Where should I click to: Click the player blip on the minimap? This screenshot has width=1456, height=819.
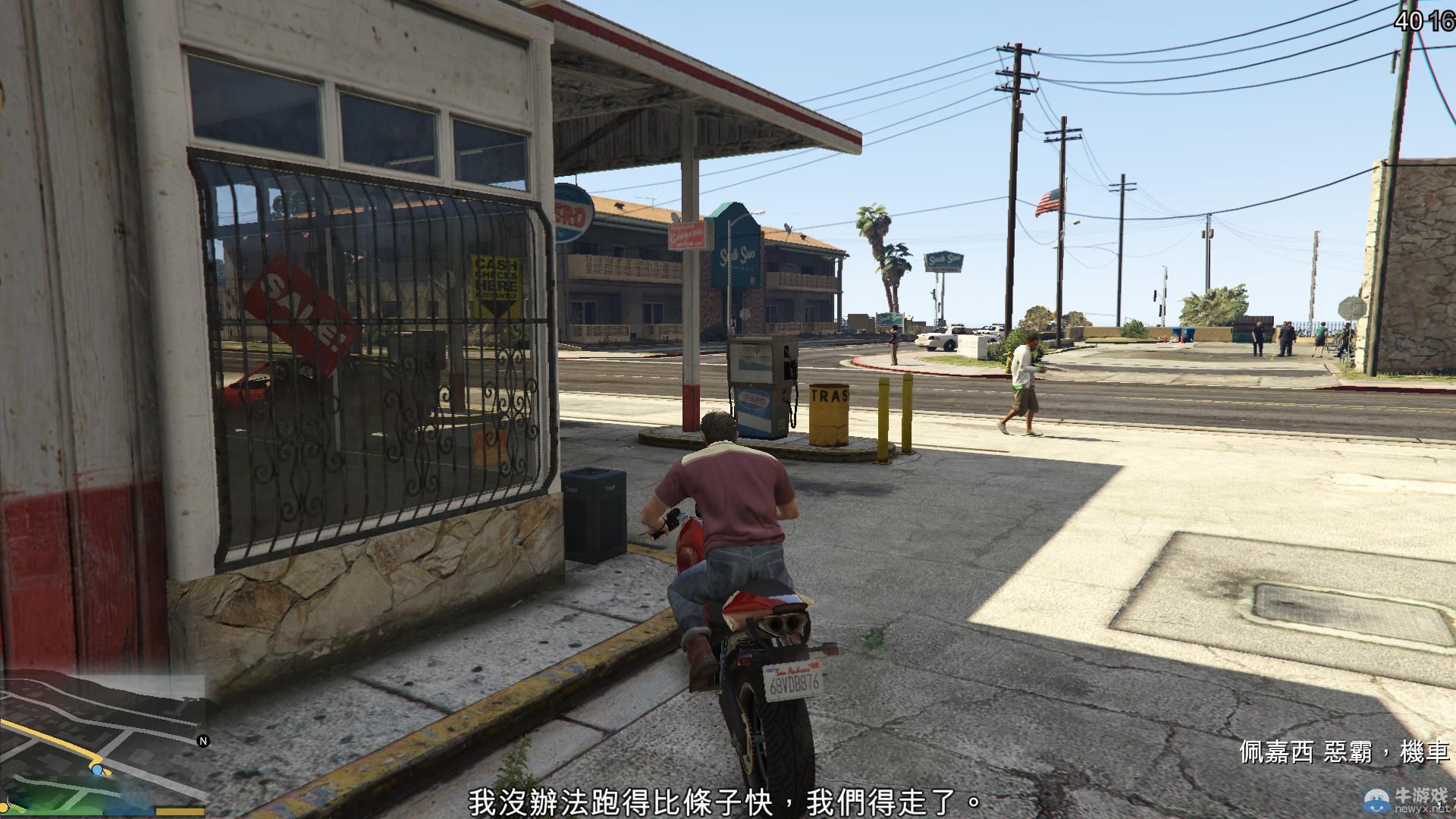point(99,768)
